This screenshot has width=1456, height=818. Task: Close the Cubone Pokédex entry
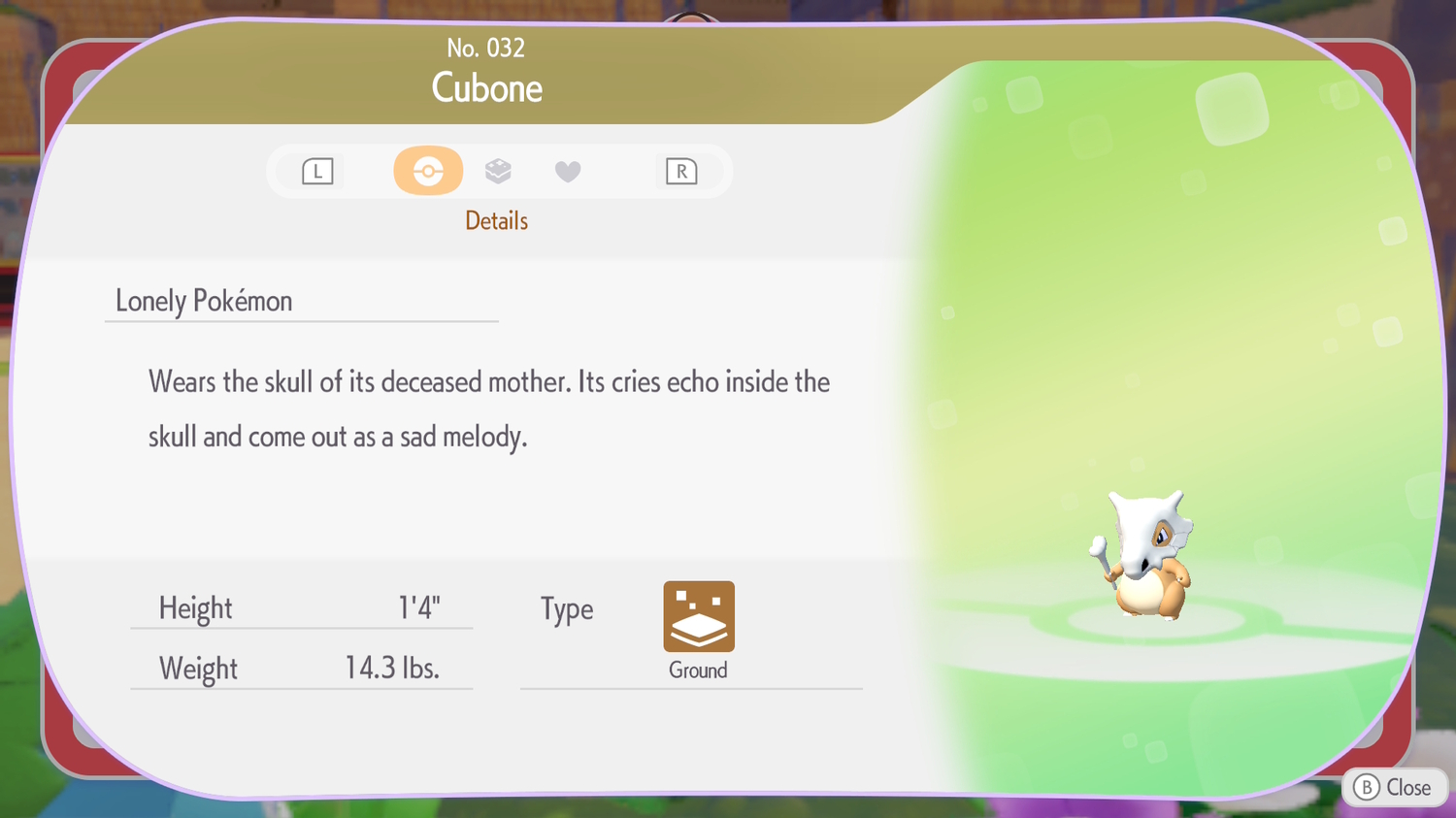pos(1394,787)
